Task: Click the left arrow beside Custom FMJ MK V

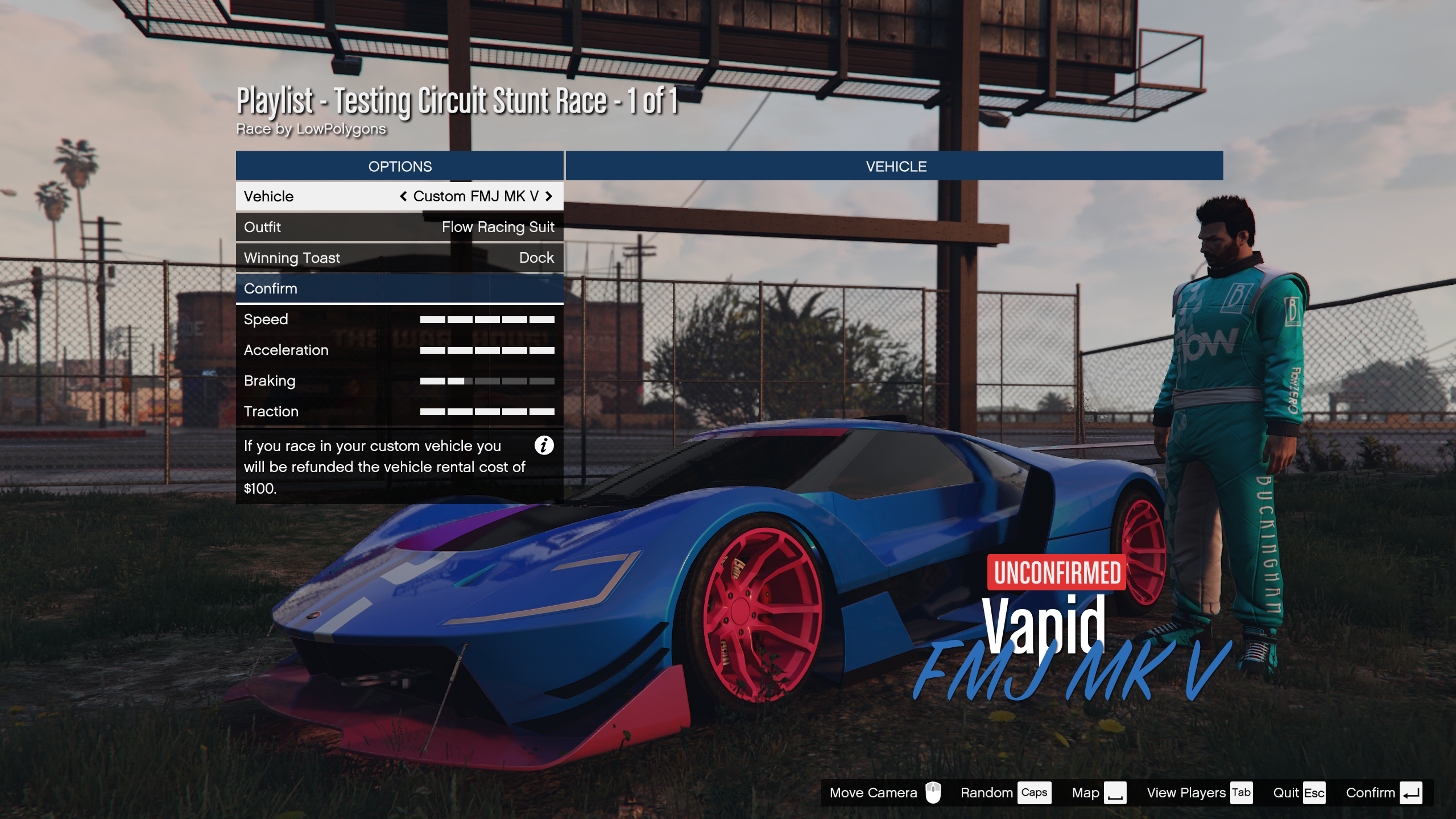Action: point(403,196)
